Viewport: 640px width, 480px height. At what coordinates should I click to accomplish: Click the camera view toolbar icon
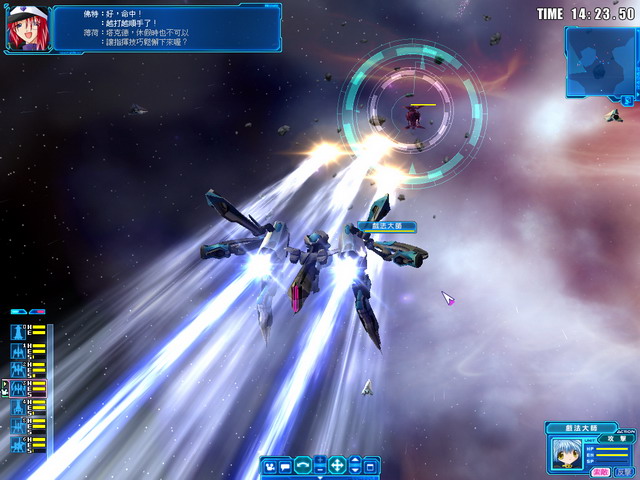pyautogui.click(x=270, y=466)
